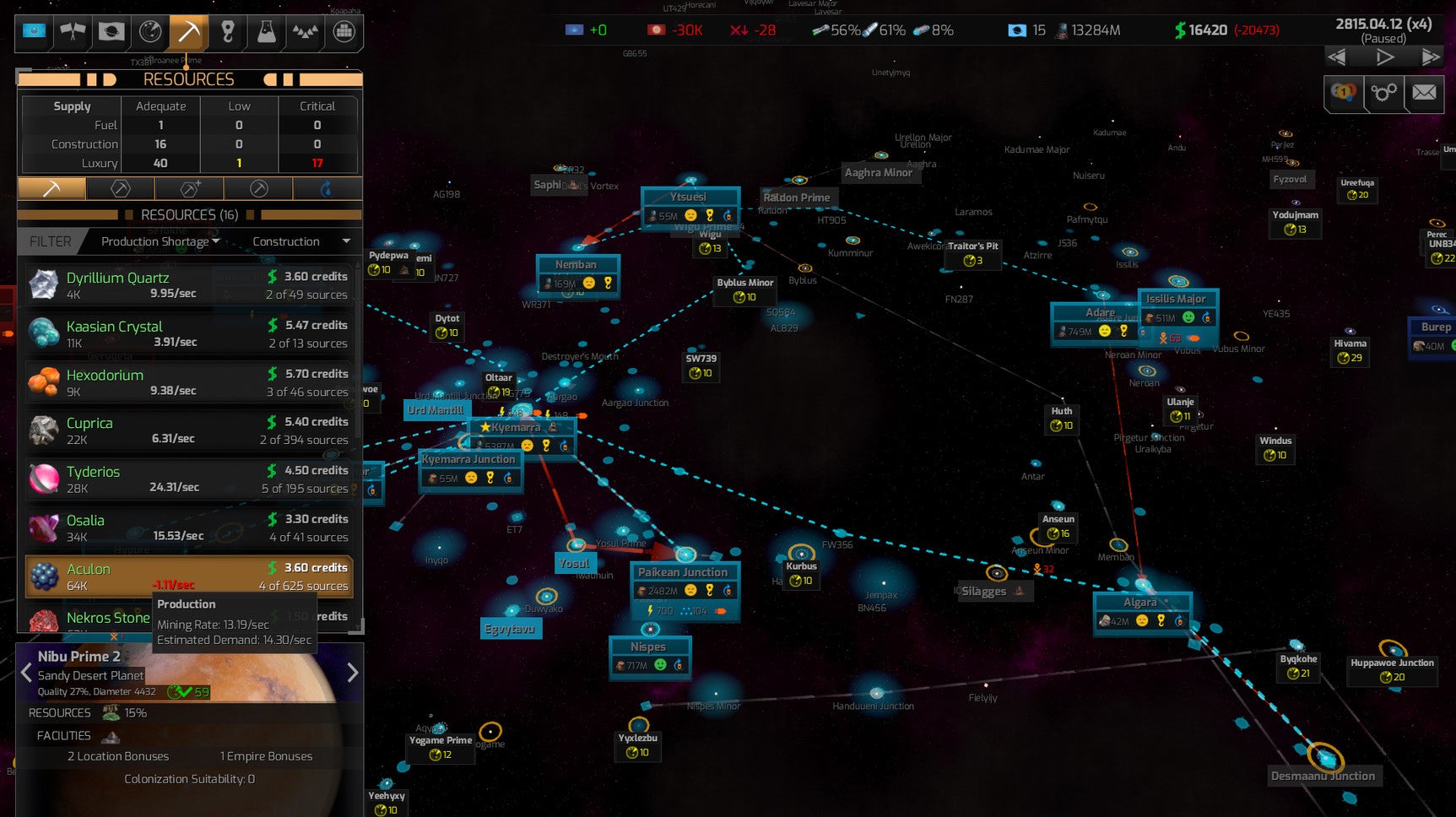Open the Production Shortage filter dropdown

160,241
